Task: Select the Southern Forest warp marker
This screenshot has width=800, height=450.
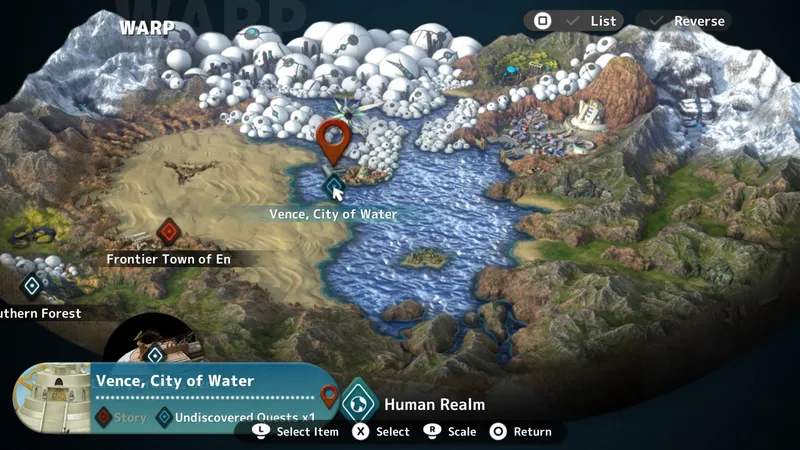Action: coord(32,287)
